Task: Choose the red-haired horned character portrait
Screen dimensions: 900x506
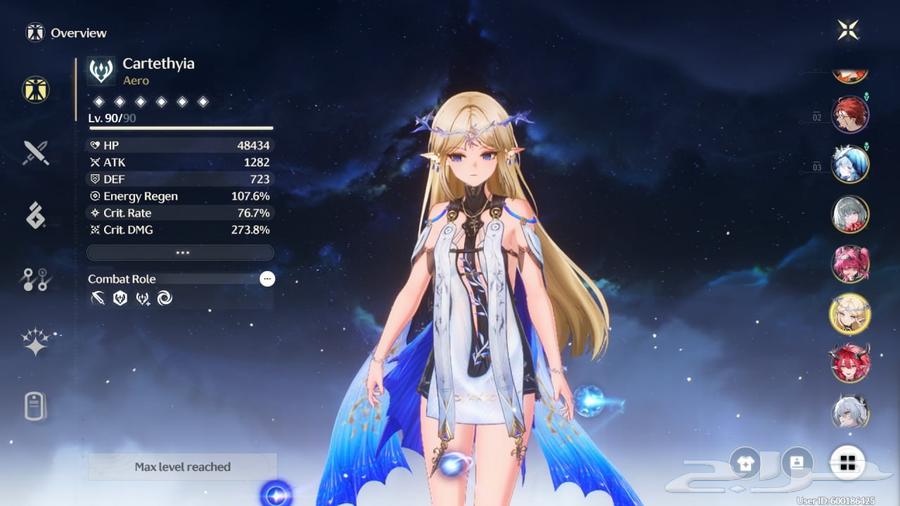Action: 850,363
